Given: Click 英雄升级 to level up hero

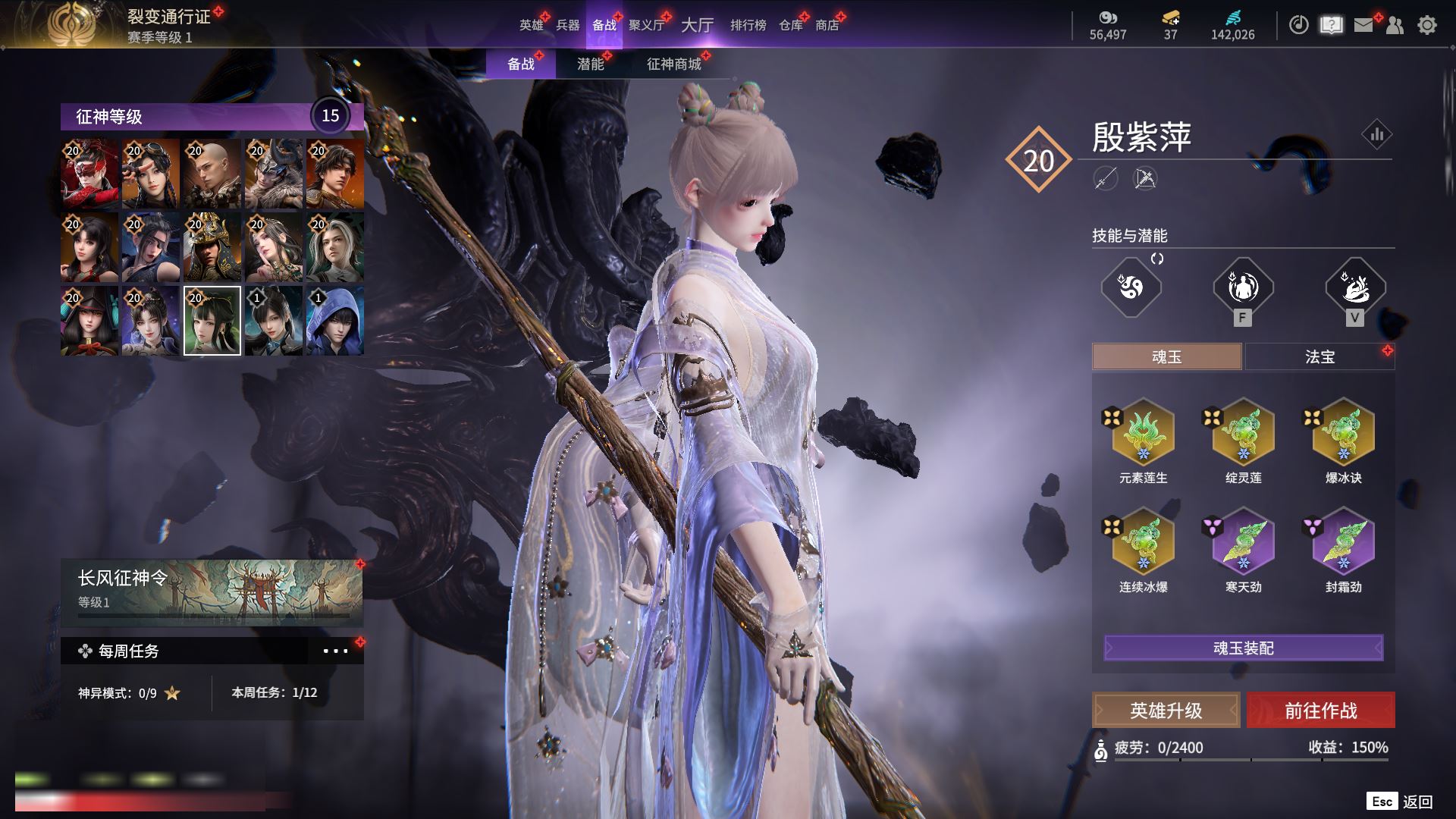Looking at the screenshot, I should (1166, 711).
